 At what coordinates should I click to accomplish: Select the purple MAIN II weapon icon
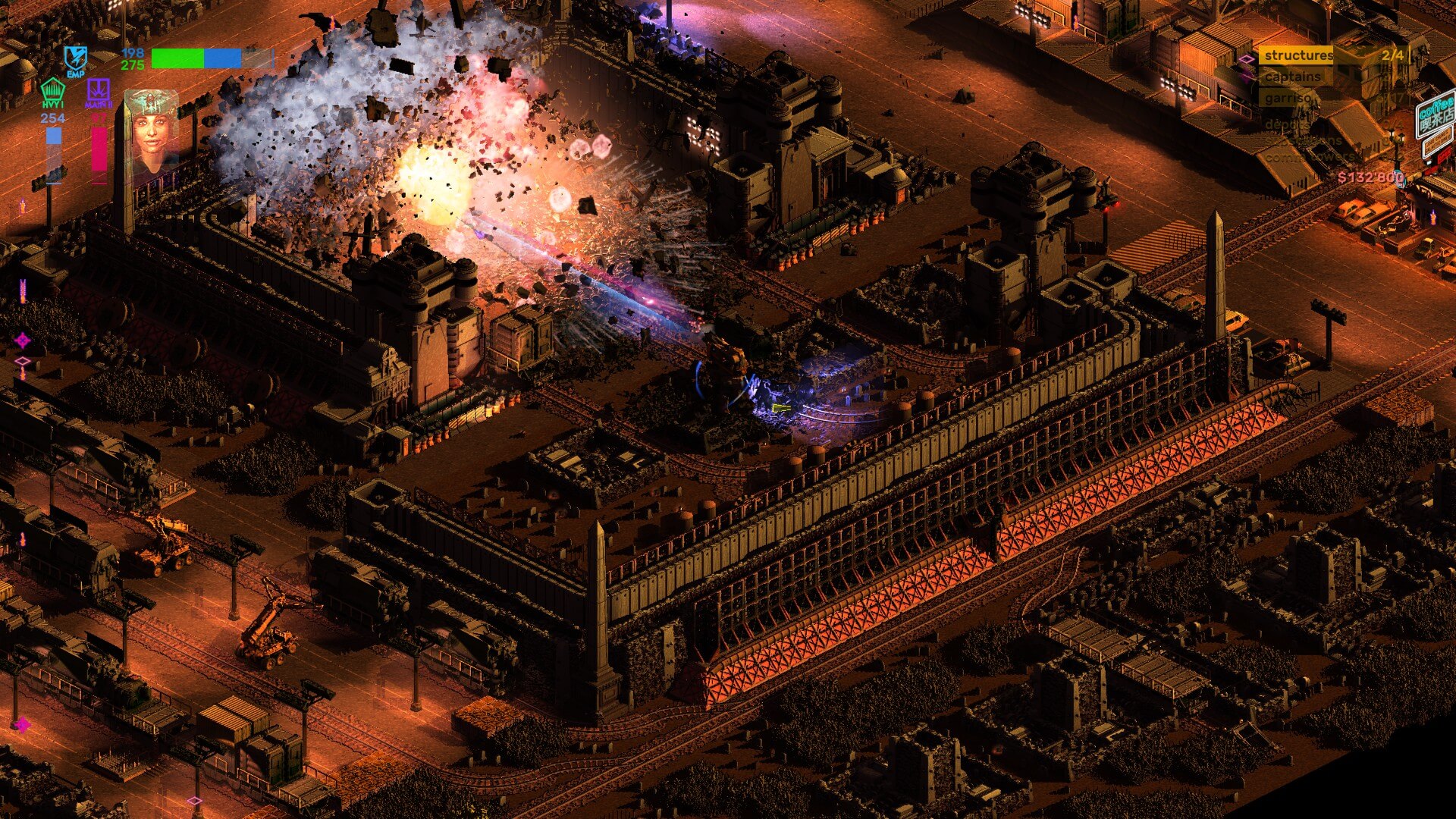[x=99, y=89]
